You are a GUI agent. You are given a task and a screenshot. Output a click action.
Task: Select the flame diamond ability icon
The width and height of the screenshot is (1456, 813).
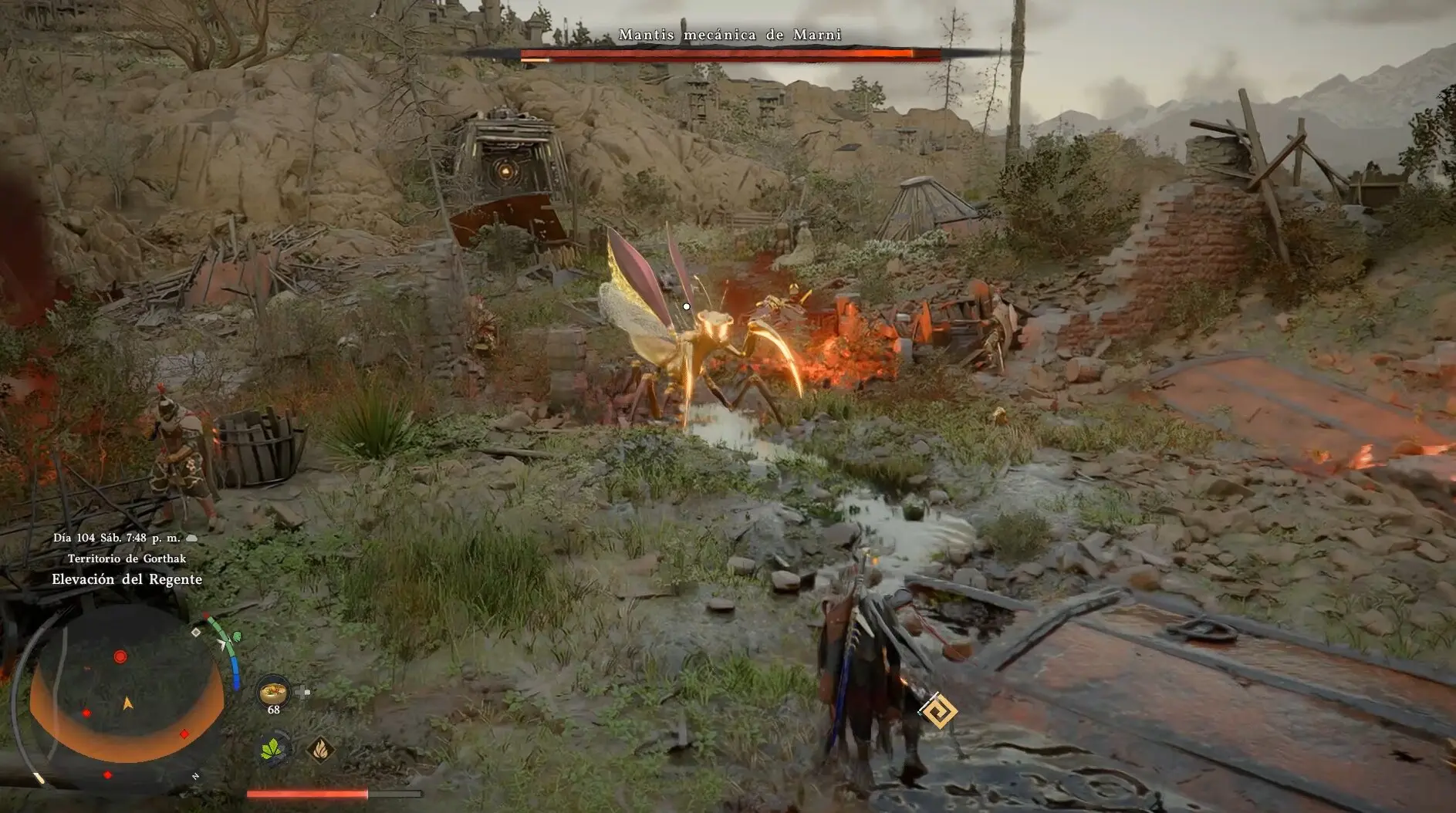click(x=320, y=748)
